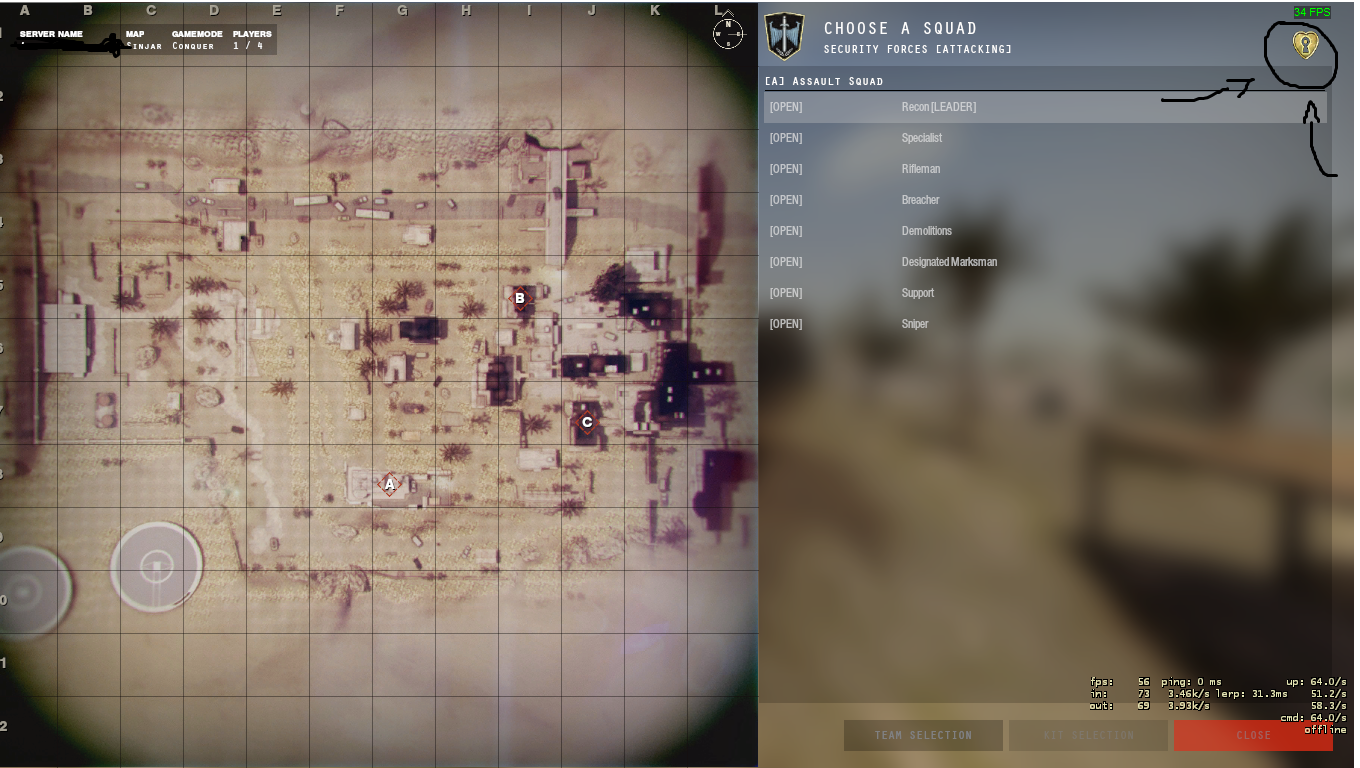The width and height of the screenshot is (1360, 768).
Task: Select objective marker C on the map
Action: [x=586, y=422]
